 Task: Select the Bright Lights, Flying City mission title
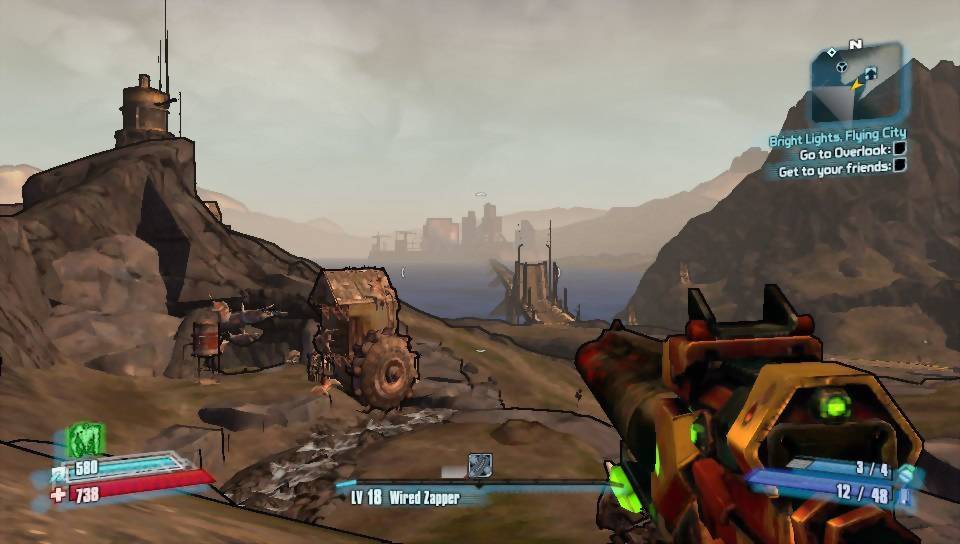pyautogui.click(x=837, y=135)
